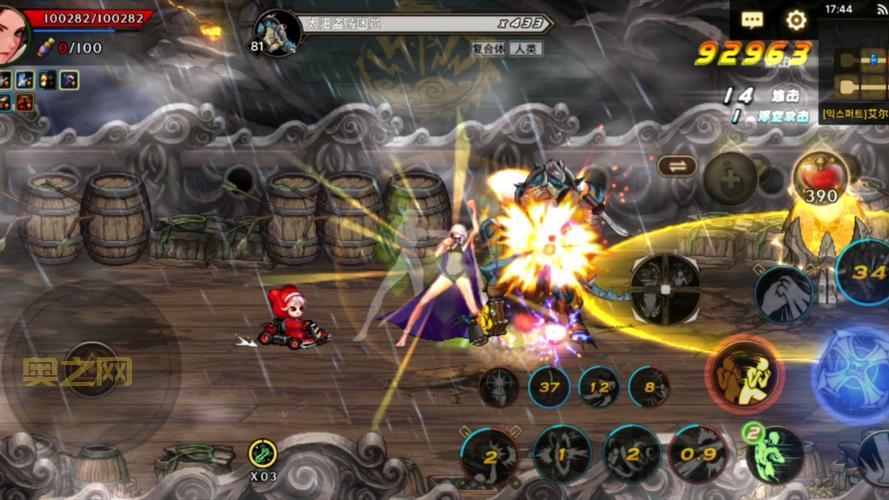889x500 pixels.
Task: Open the gear settings menu
Action: [x=796, y=19]
